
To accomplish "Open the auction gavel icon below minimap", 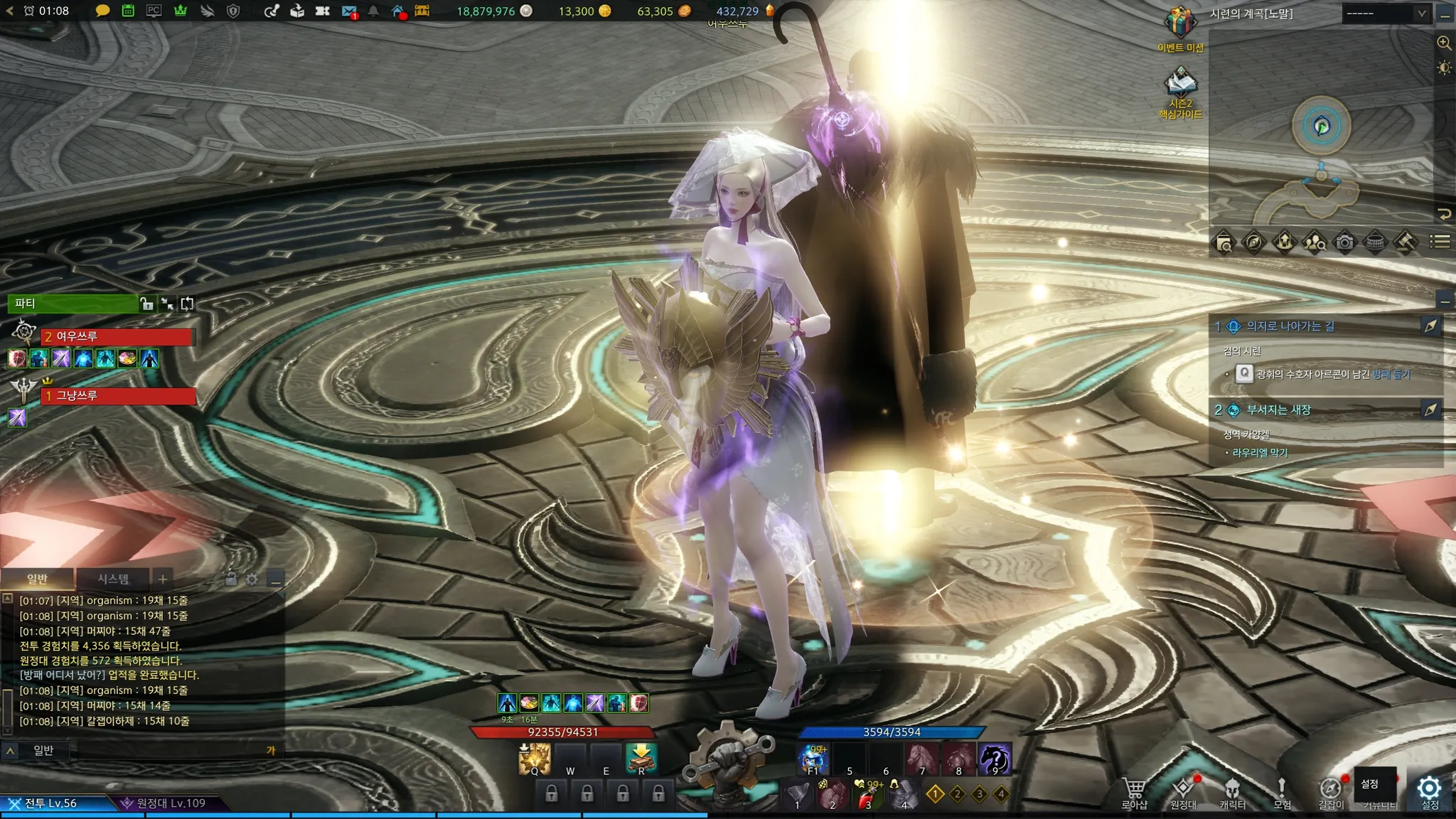I will point(1406,242).
